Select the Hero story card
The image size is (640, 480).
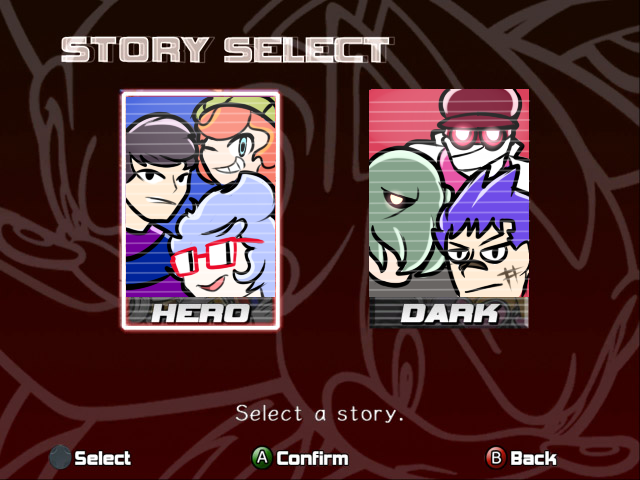click(x=201, y=210)
